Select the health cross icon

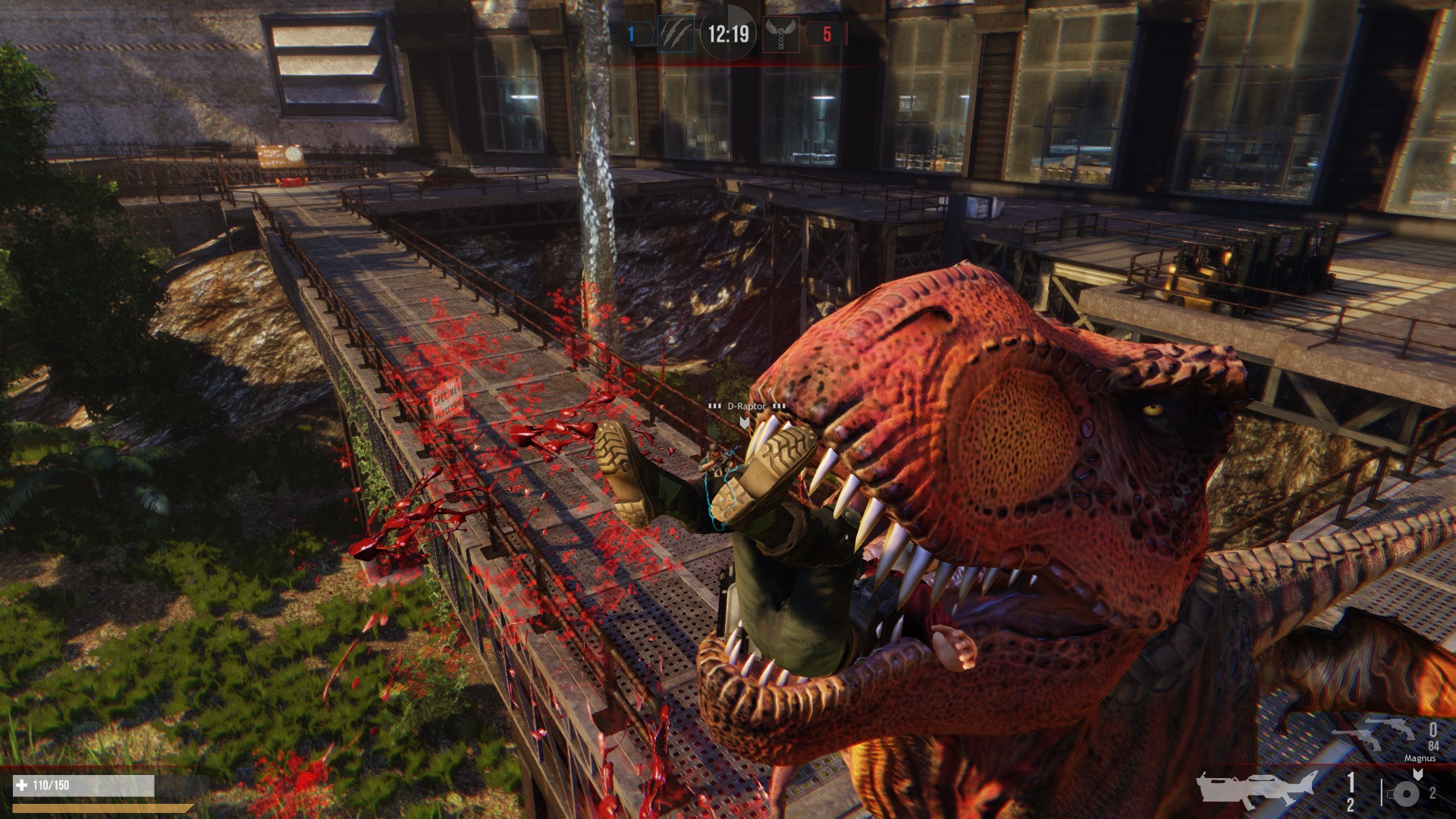click(x=21, y=786)
